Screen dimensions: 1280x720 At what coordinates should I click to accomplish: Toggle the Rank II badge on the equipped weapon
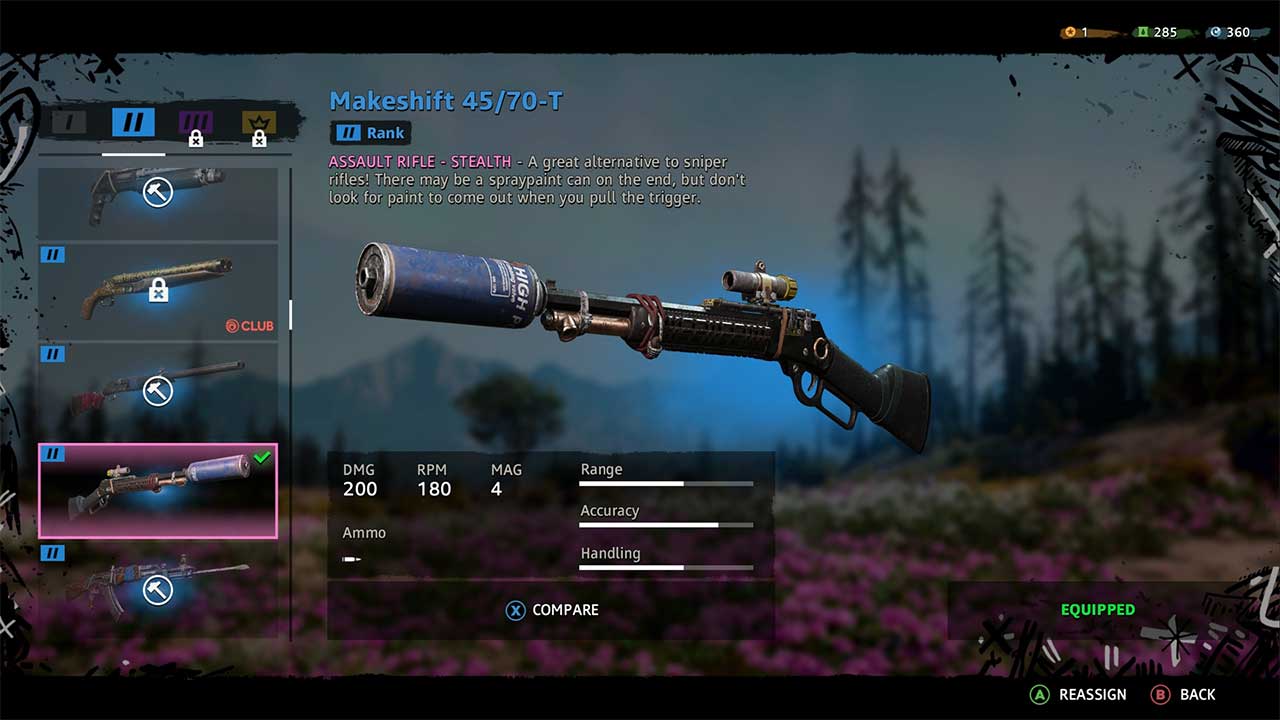pos(55,455)
